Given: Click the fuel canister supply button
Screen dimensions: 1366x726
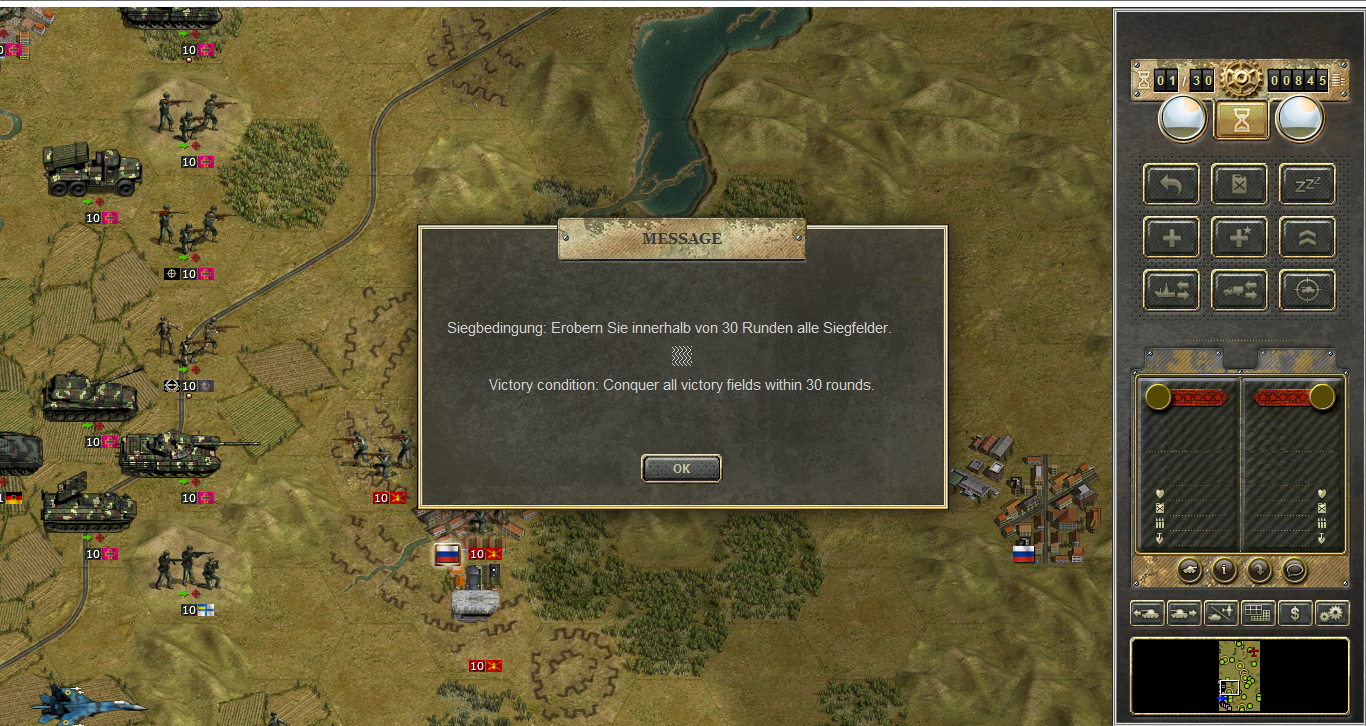Looking at the screenshot, I should (1239, 185).
